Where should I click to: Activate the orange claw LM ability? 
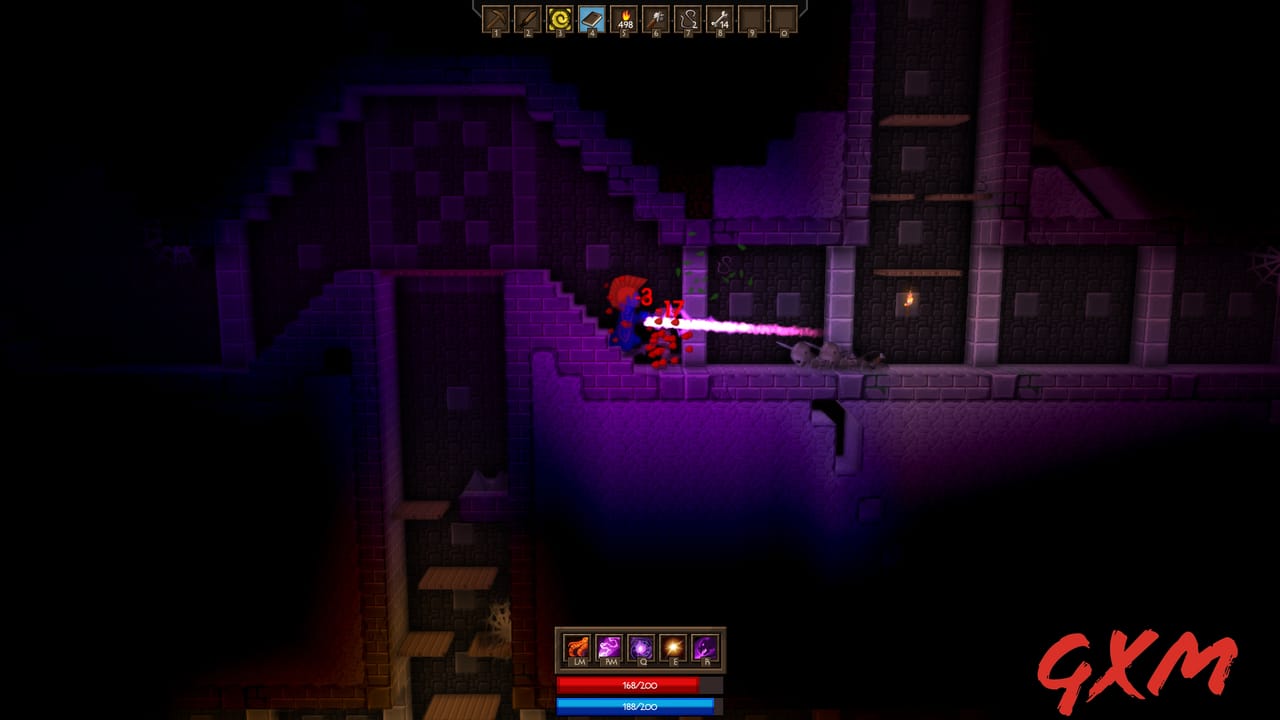point(577,647)
